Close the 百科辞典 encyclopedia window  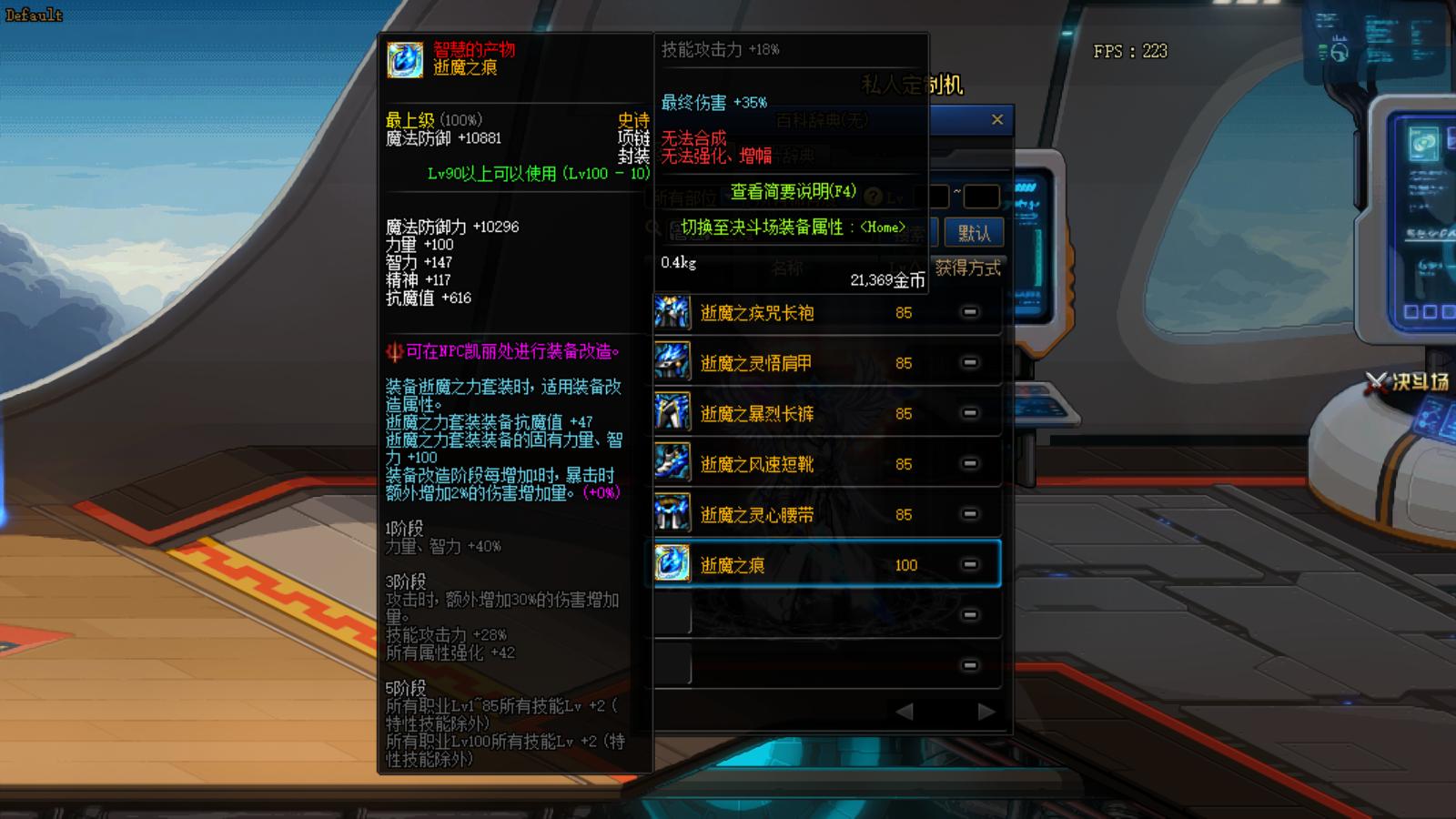click(997, 119)
